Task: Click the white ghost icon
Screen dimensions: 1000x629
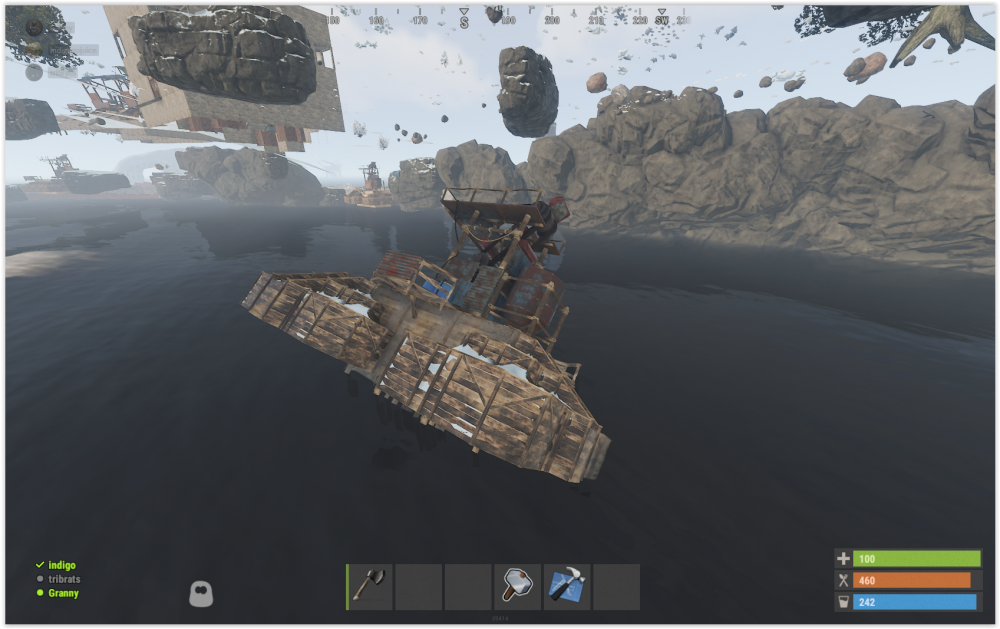Action: pyautogui.click(x=201, y=594)
